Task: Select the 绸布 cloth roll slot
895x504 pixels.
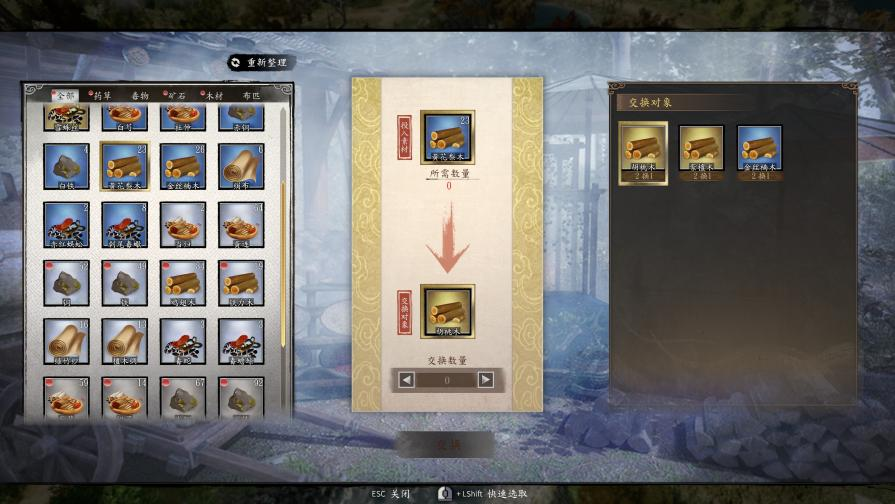Action: [241, 166]
